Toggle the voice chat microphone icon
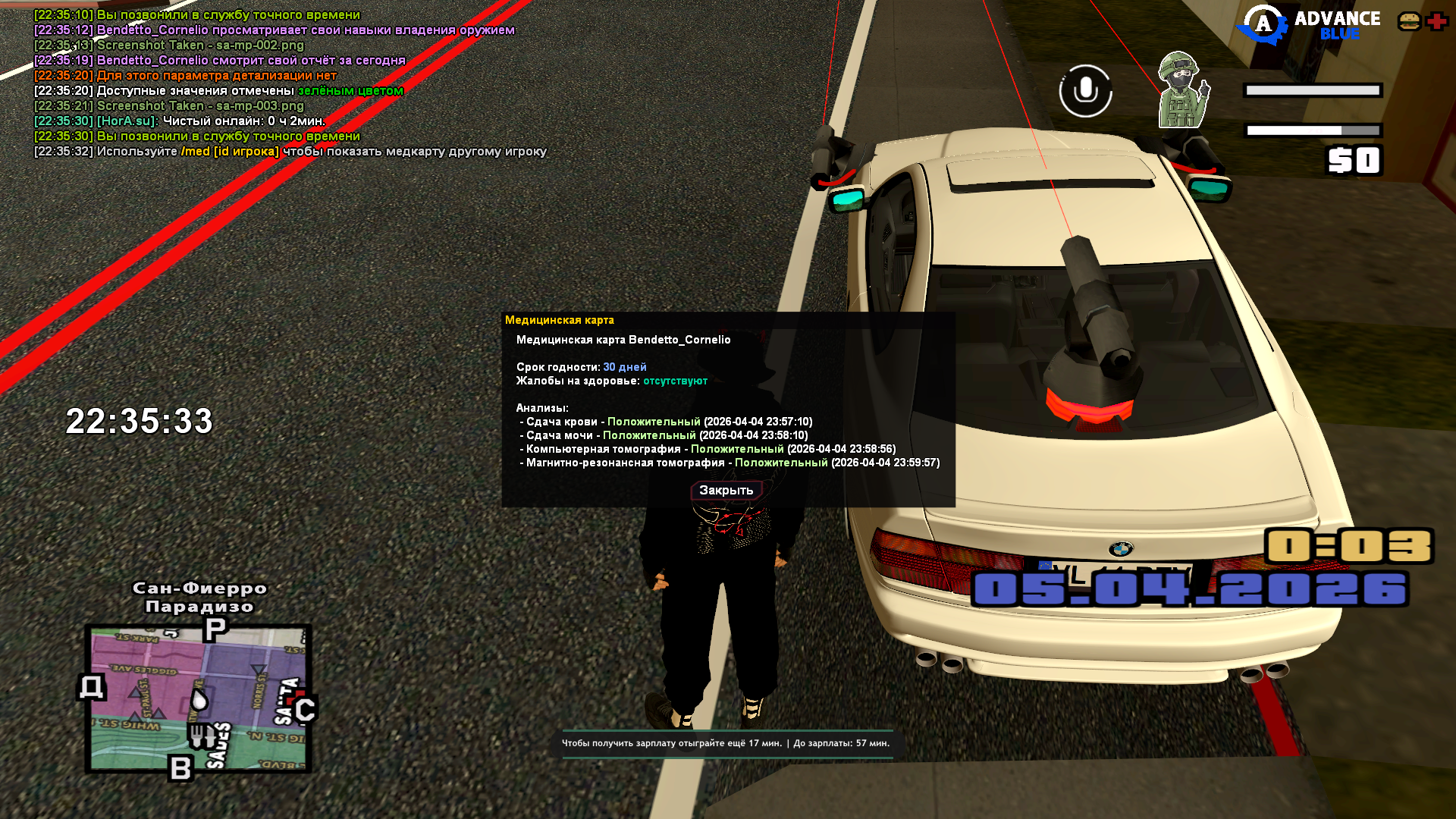This screenshot has height=819, width=1456. pyautogui.click(x=1085, y=91)
